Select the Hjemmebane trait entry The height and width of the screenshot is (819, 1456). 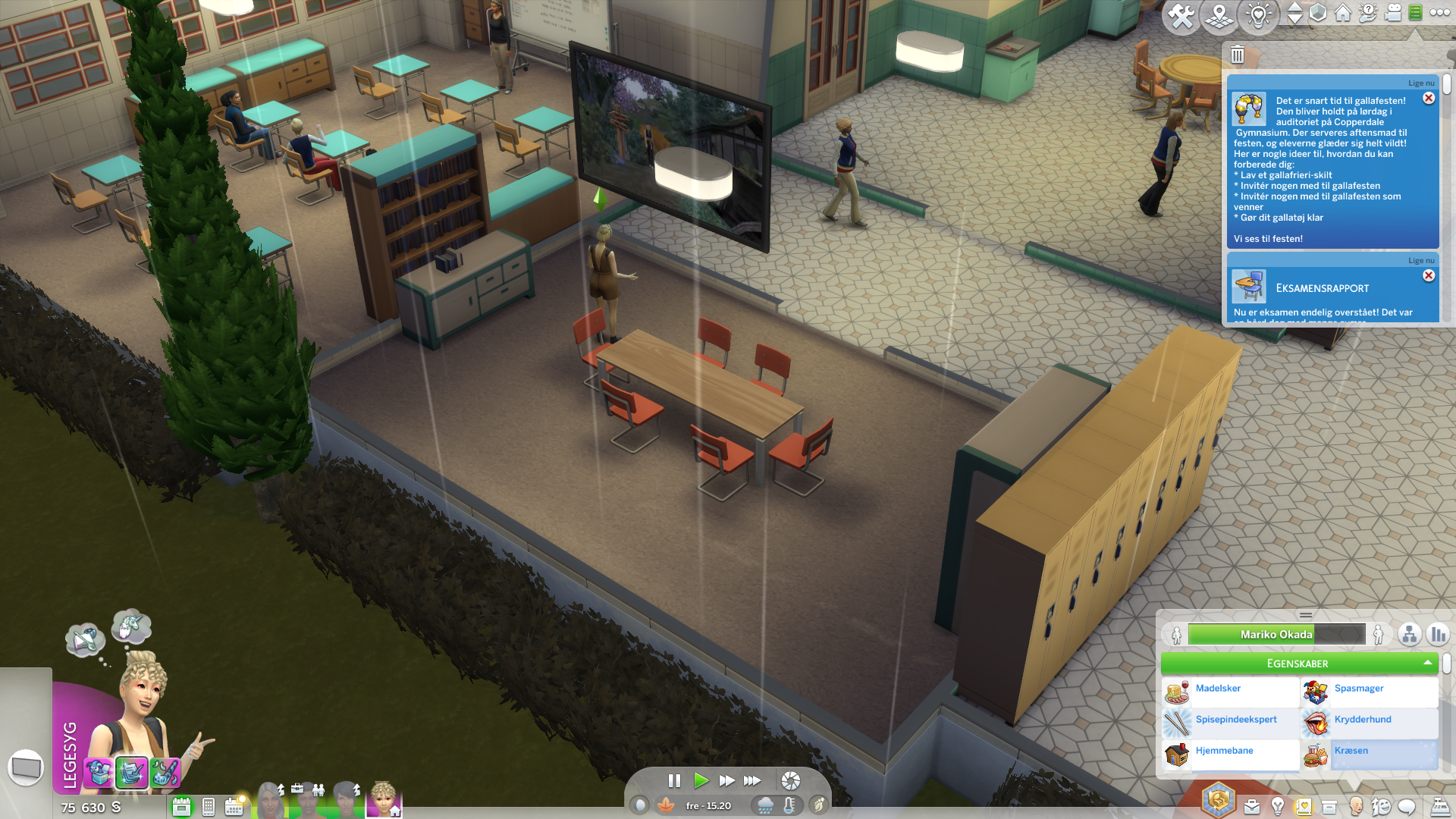pos(1224,751)
